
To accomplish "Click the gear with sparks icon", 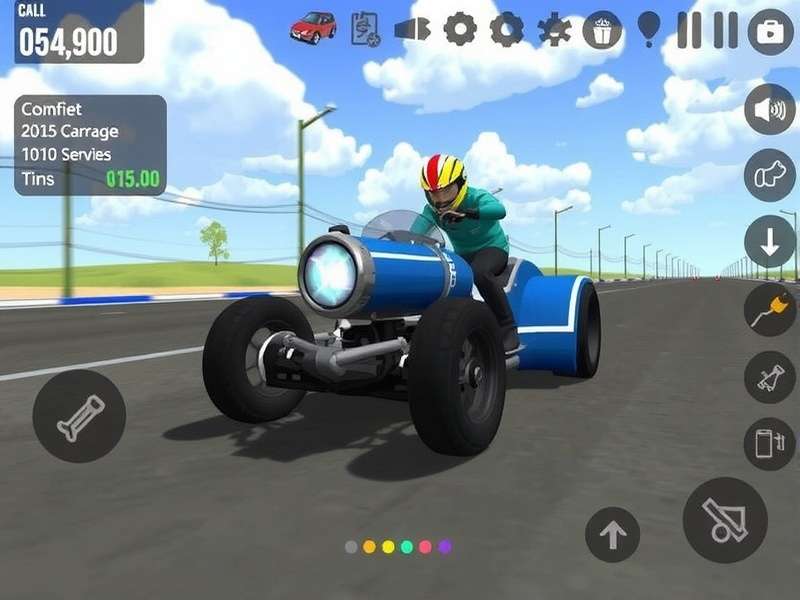I will pyautogui.click(x=554, y=29).
